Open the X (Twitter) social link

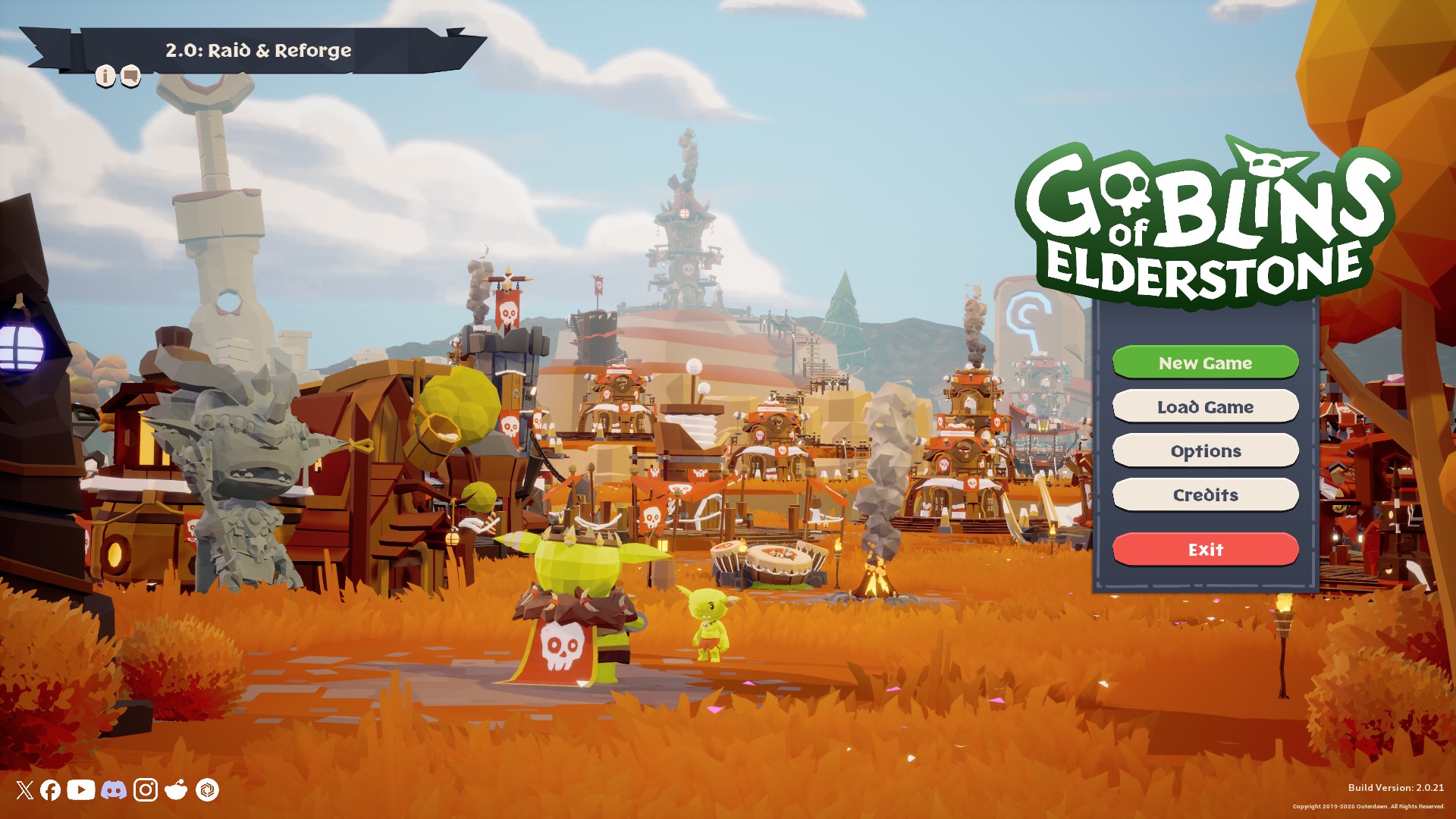tap(25, 790)
